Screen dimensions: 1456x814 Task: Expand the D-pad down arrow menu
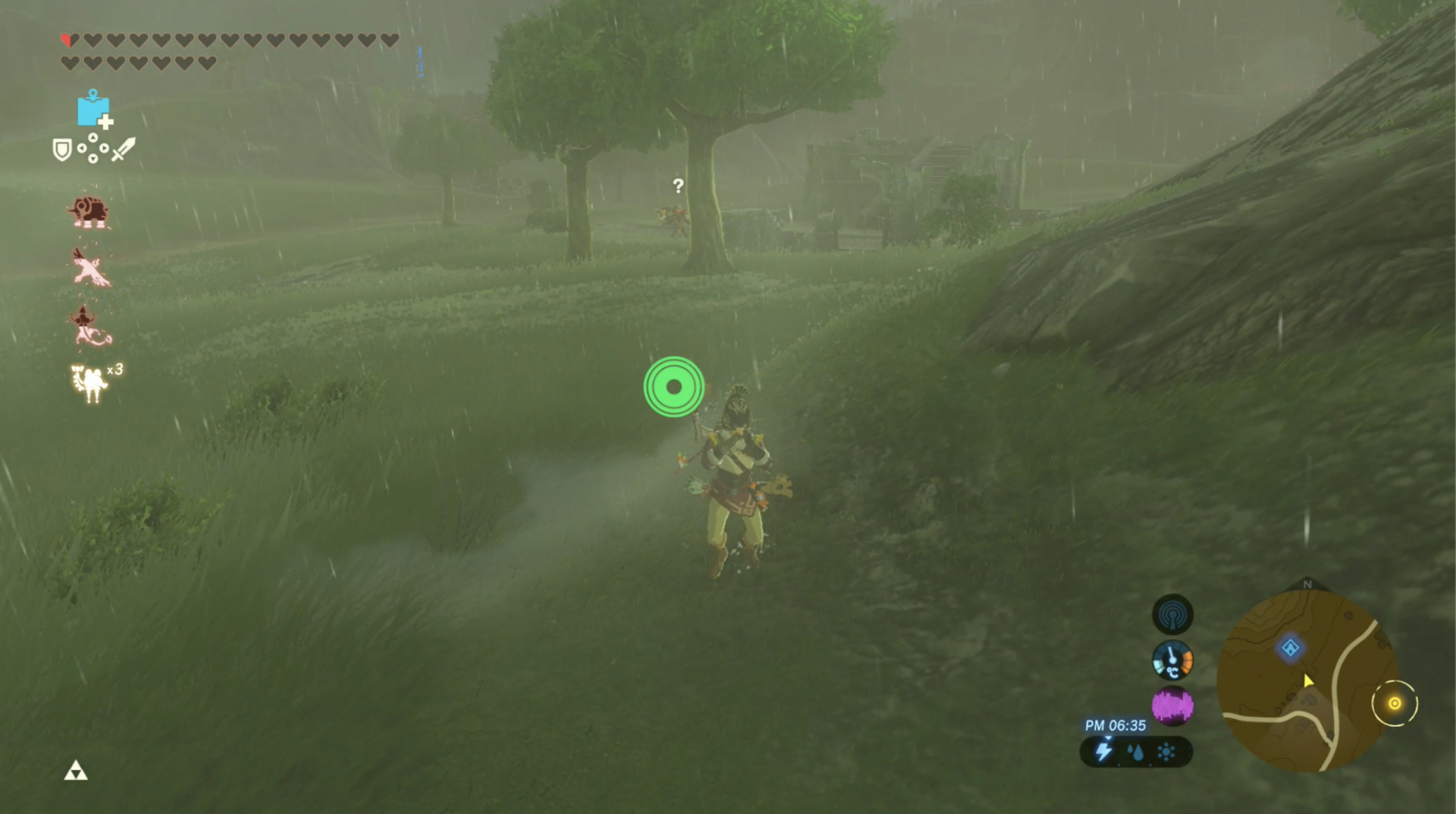93,159
